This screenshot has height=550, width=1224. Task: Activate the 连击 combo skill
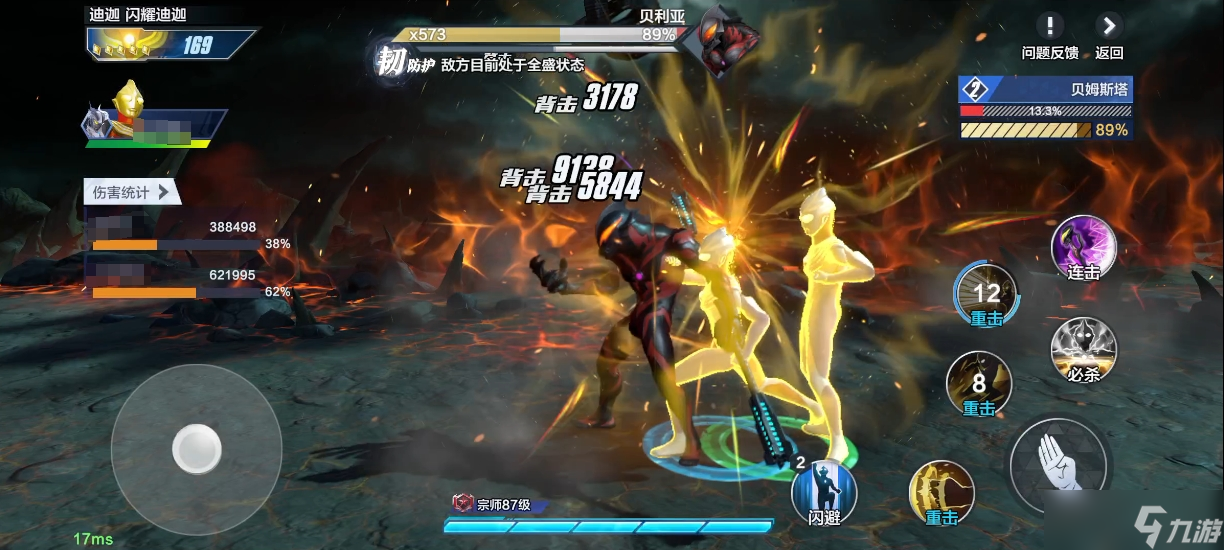[x=1084, y=246]
